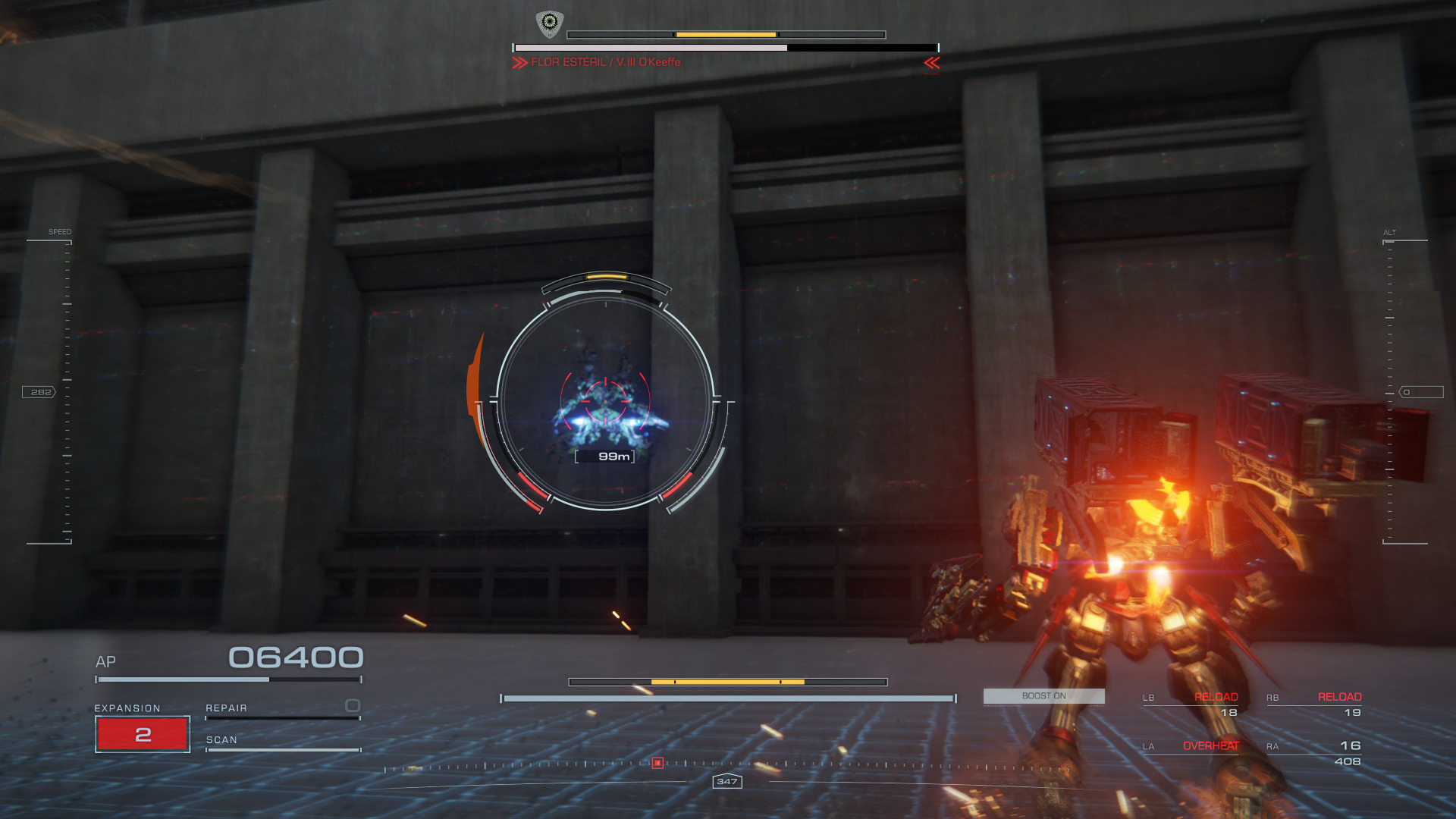Screen dimensions: 1456x819
Task: Trigger the Scan gauge
Action: [x=282, y=743]
